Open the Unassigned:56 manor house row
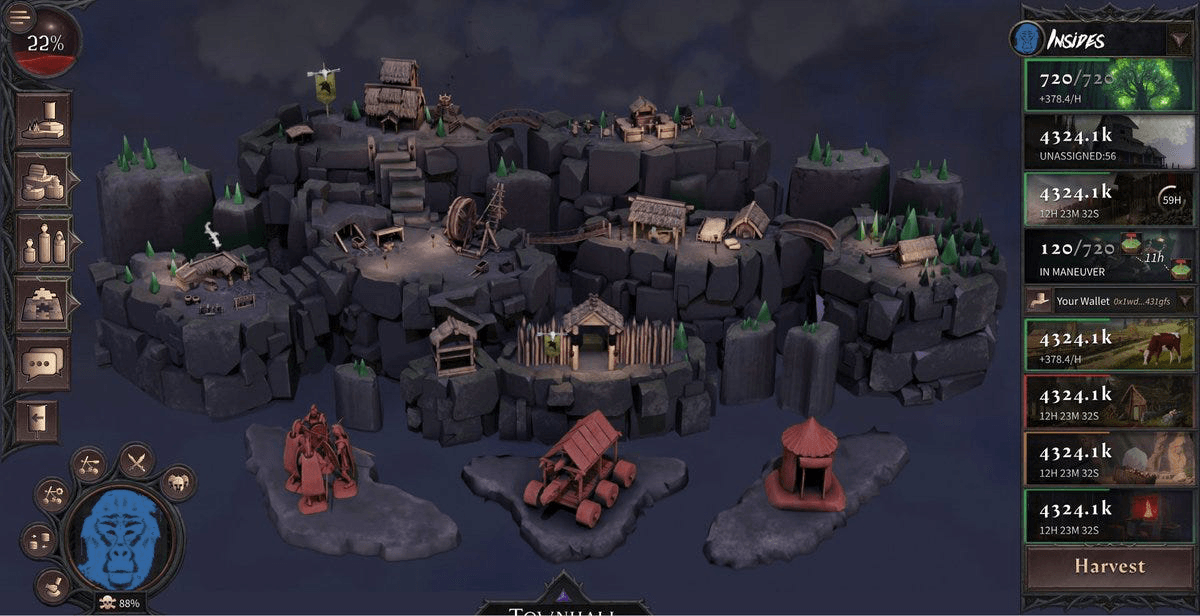The image size is (1200, 616). pos(1109,141)
